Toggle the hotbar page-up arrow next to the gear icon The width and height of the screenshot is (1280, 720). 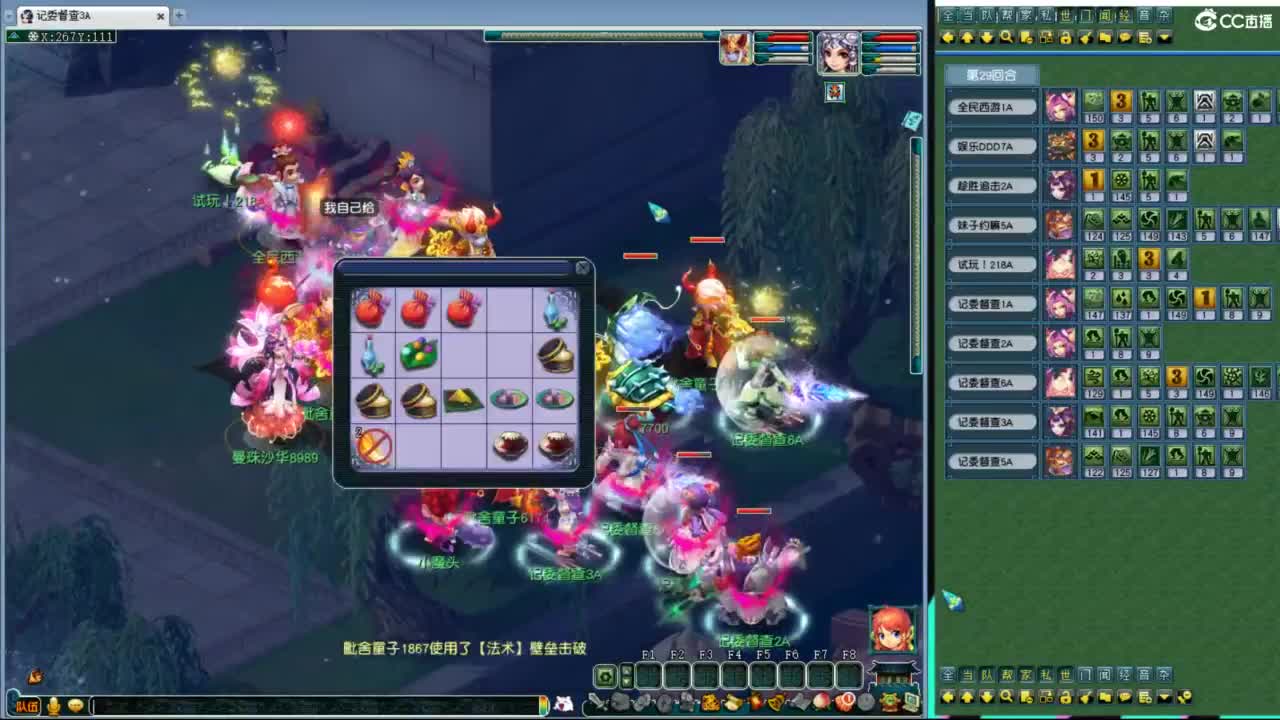(626, 669)
